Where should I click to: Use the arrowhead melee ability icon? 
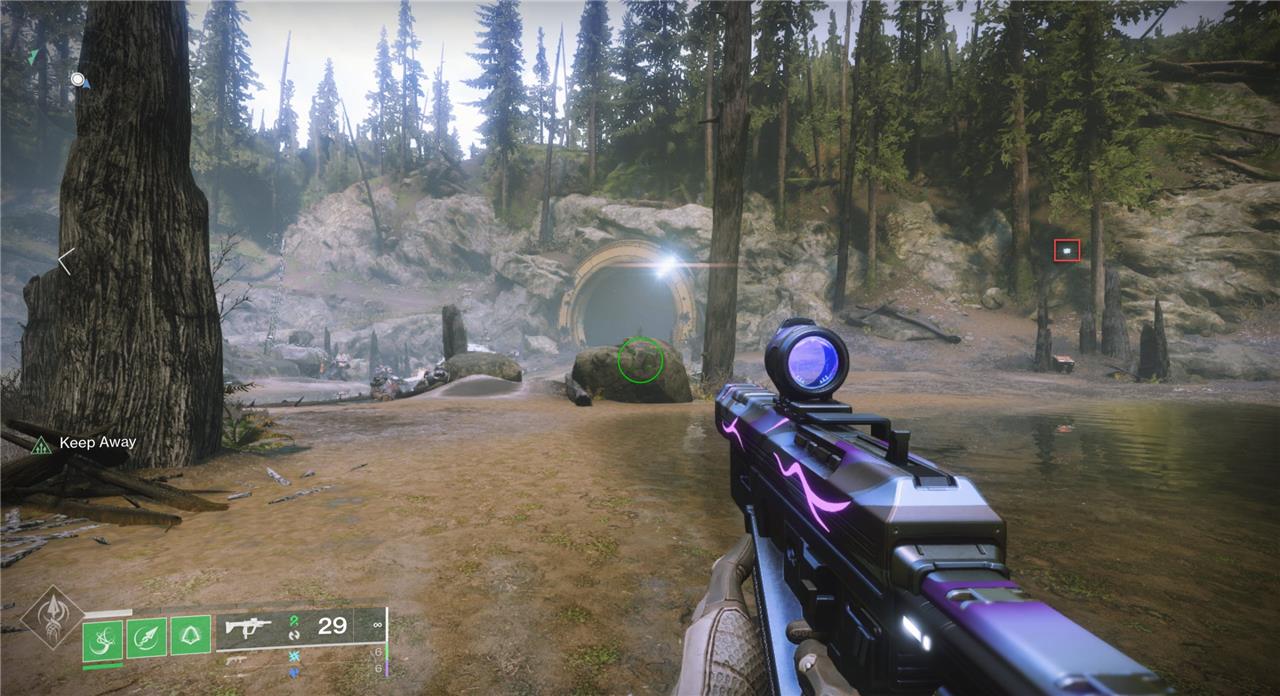pyautogui.click(x=146, y=637)
